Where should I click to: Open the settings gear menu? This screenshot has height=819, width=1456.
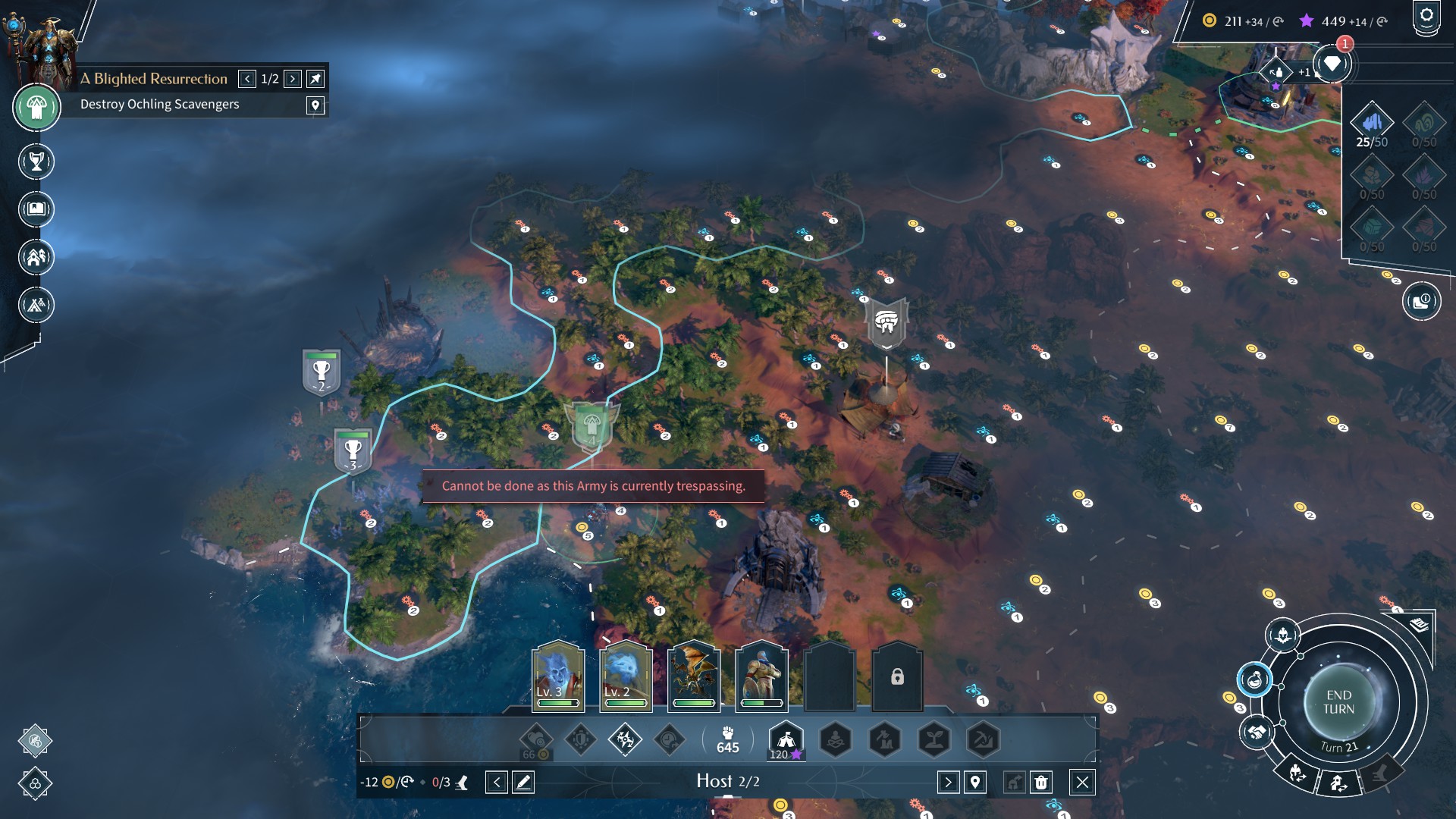click(1426, 17)
